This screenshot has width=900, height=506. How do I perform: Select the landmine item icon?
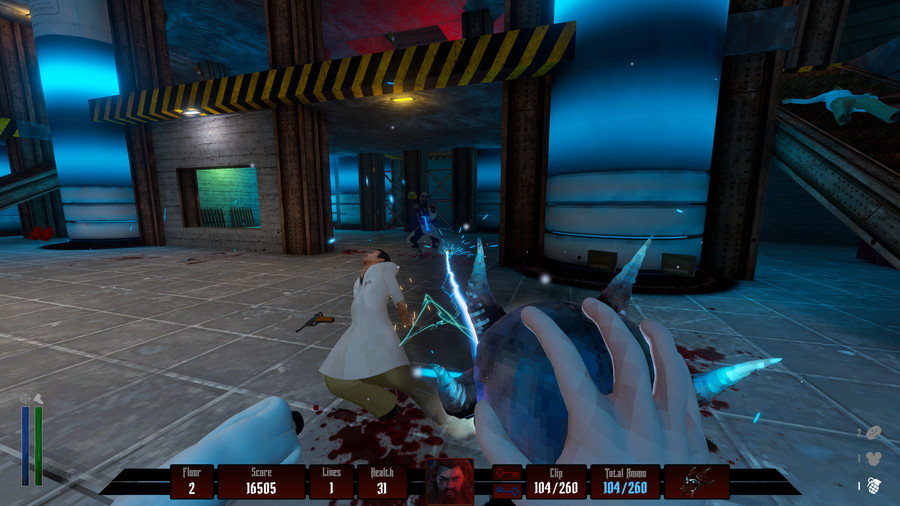pos(873,432)
